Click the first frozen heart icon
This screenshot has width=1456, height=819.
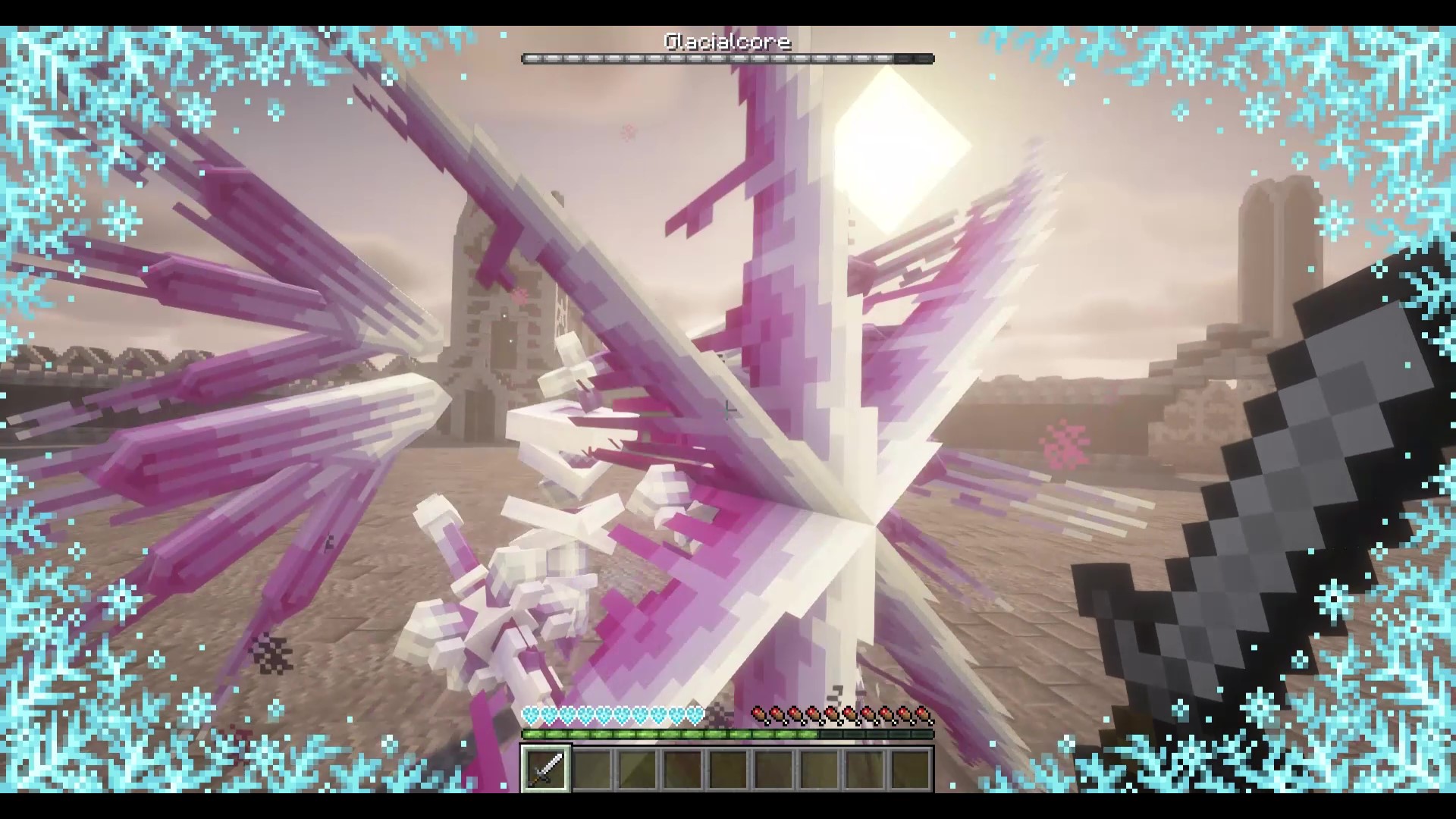529,714
